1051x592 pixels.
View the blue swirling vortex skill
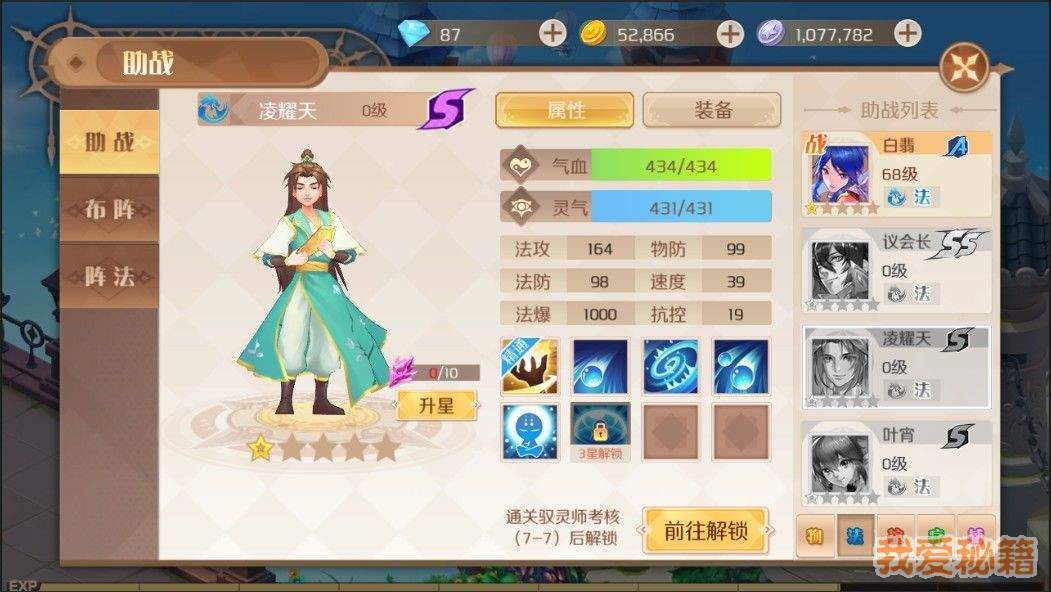pyautogui.click(x=670, y=366)
